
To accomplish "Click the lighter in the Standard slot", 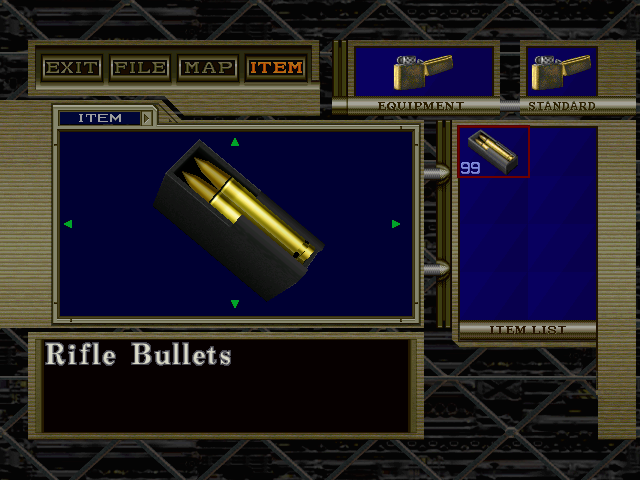I will point(561,71).
